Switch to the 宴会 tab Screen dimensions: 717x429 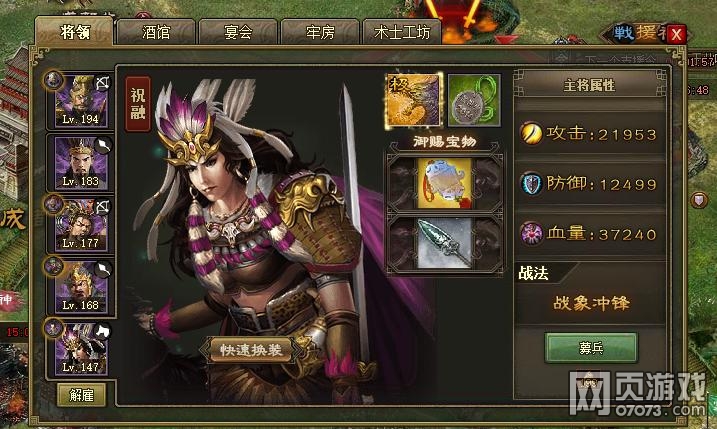[237, 32]
